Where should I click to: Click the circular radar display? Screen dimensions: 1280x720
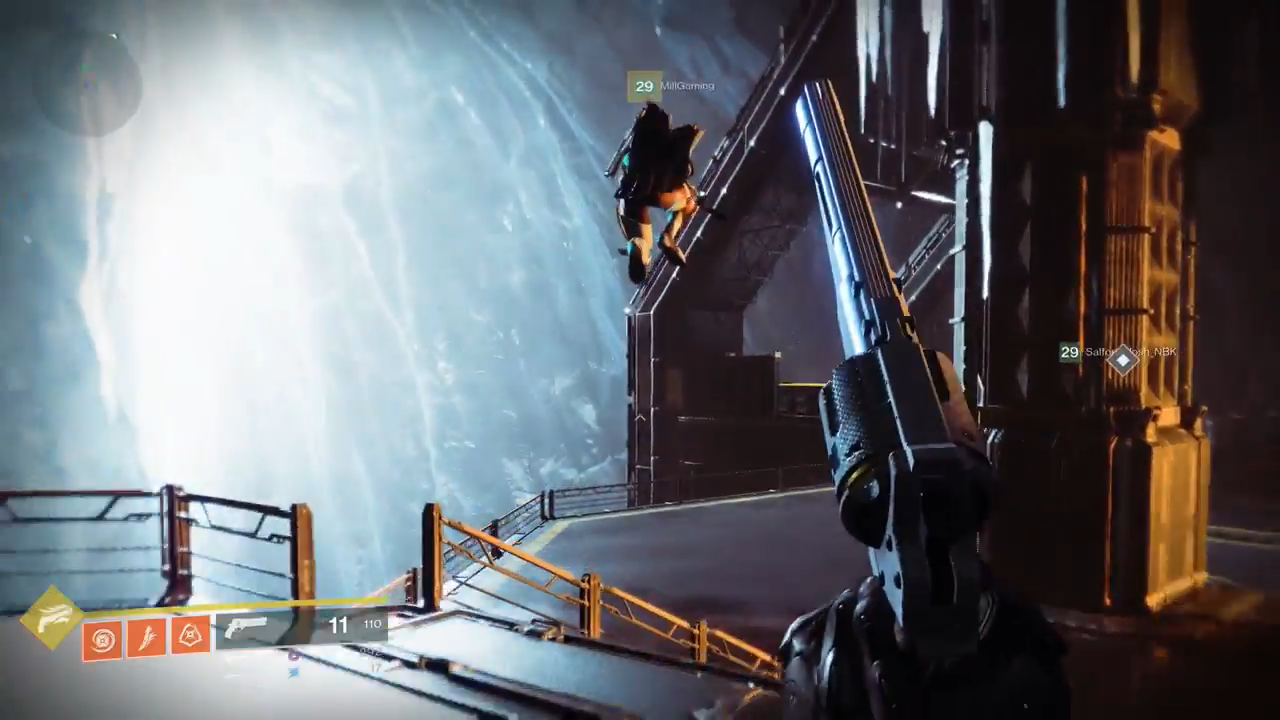click(x=86, y=82)
